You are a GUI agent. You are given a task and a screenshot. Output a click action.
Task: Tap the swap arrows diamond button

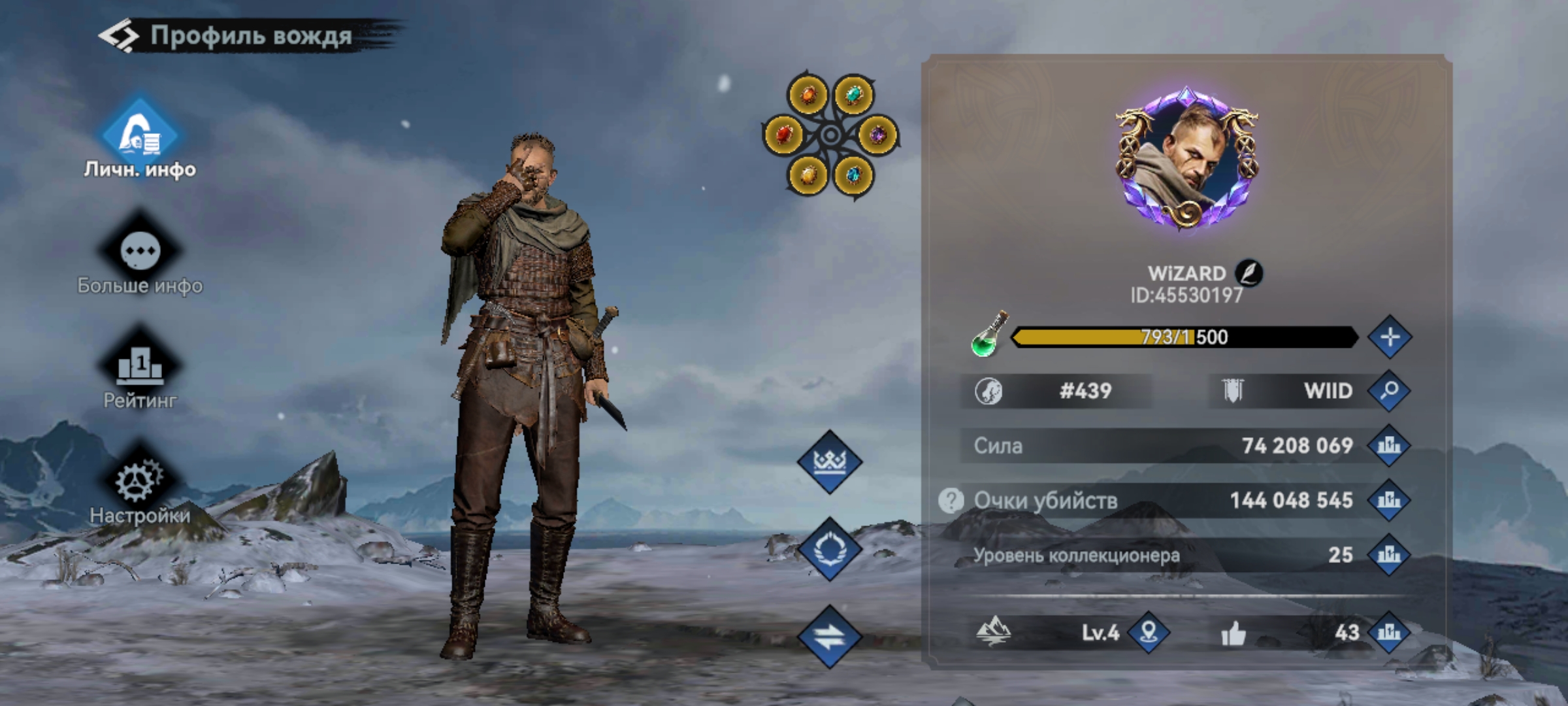click(830, 636)
